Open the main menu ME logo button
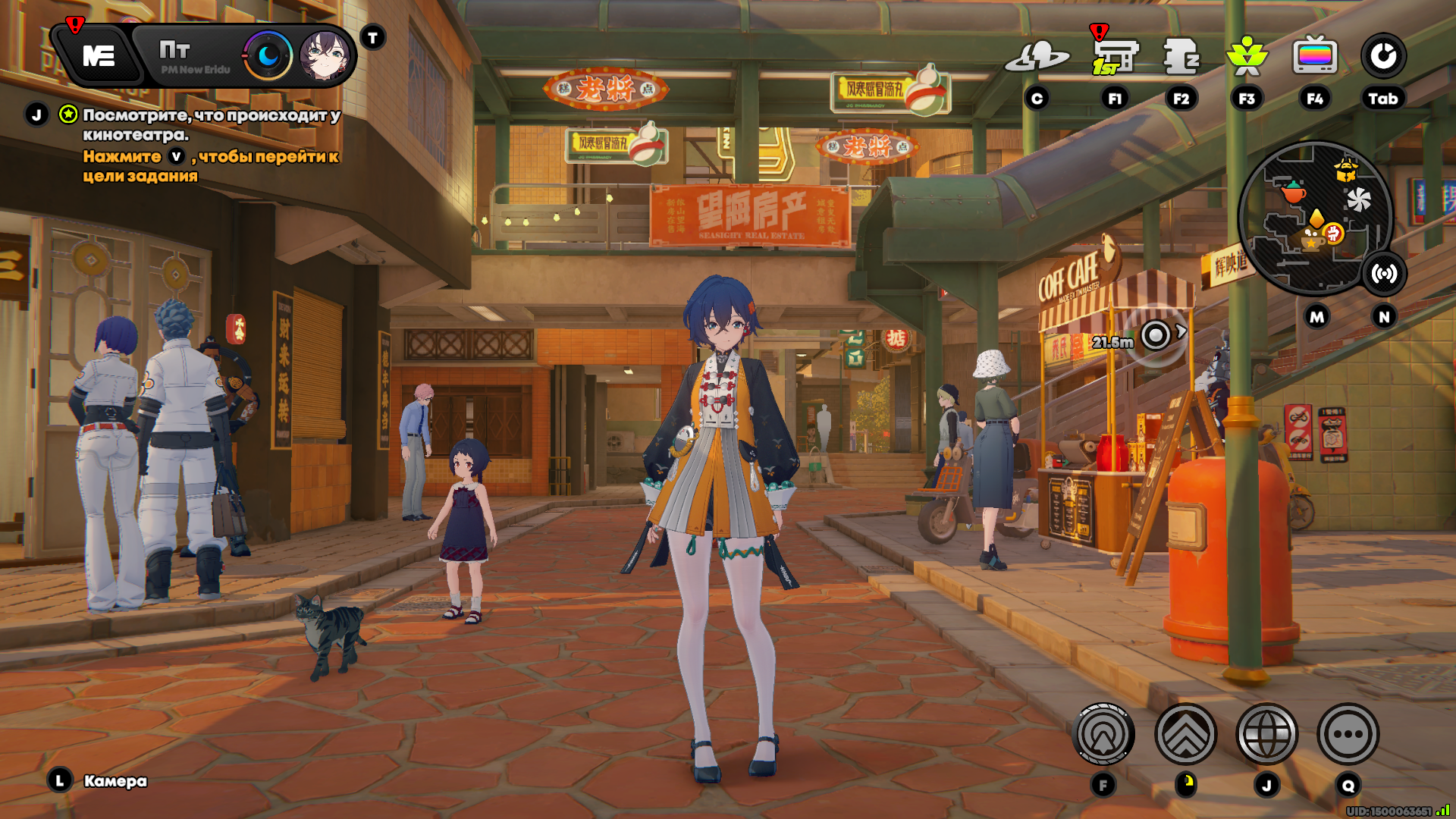This screenshot has height=819, width=1456. click(x=99, y=55)
